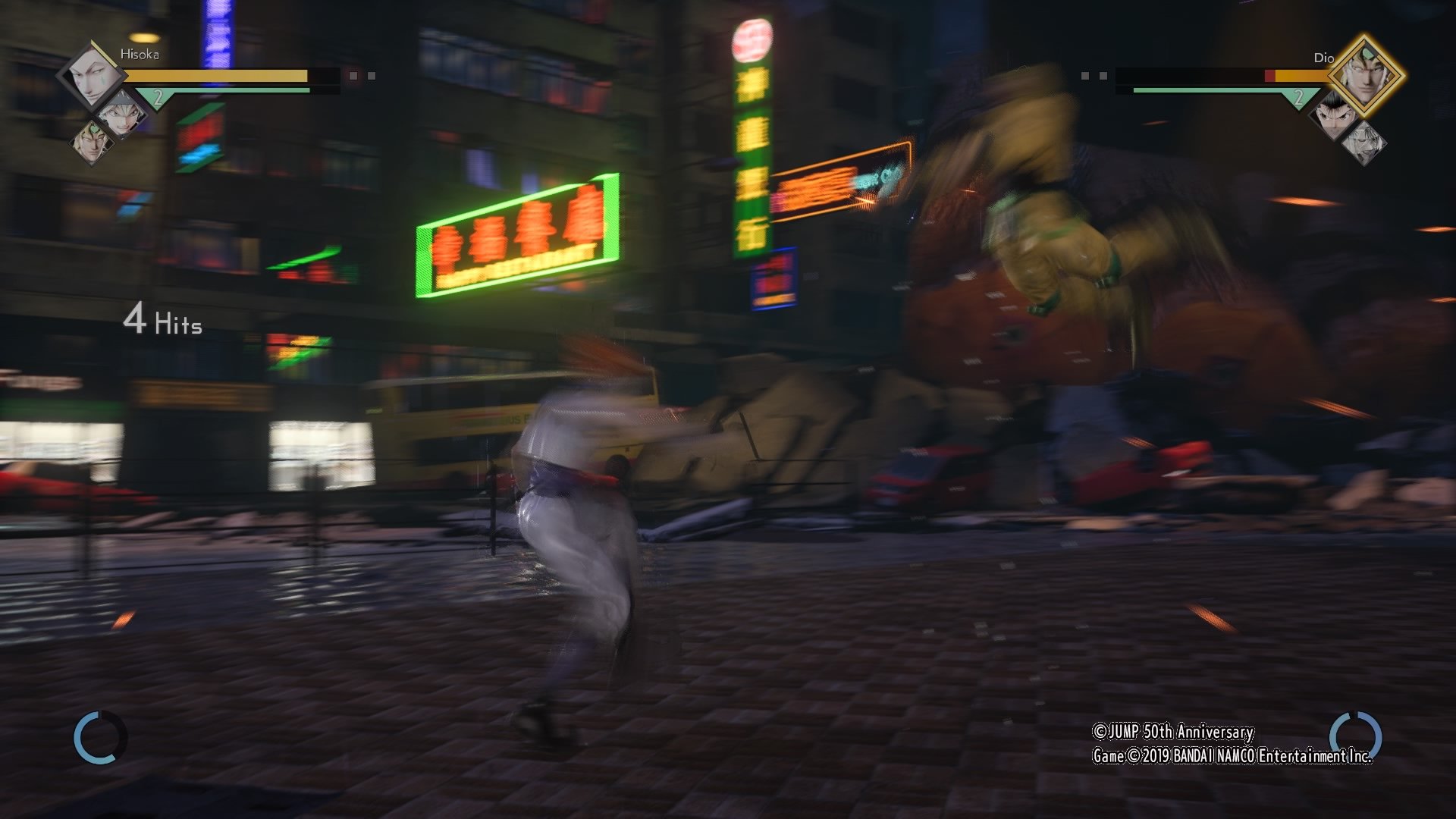Expand the number 2 gauge indicator under Hisoka's bar
Viewport: 1456px width, 819px height.
158,96
